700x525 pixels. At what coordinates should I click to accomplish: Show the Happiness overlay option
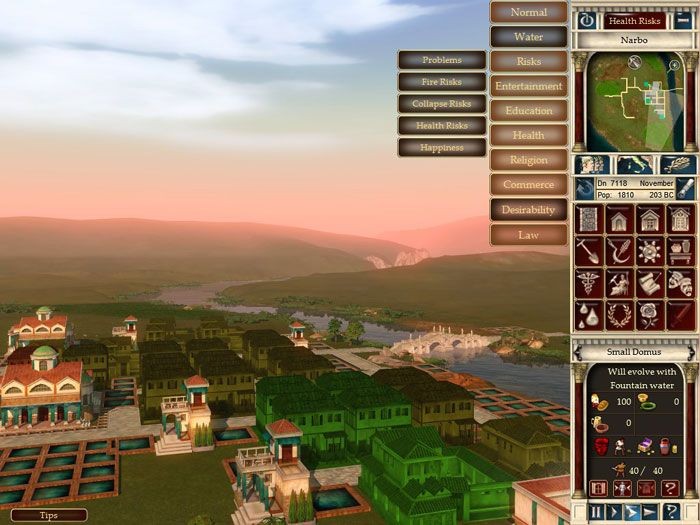coord(442,148)
